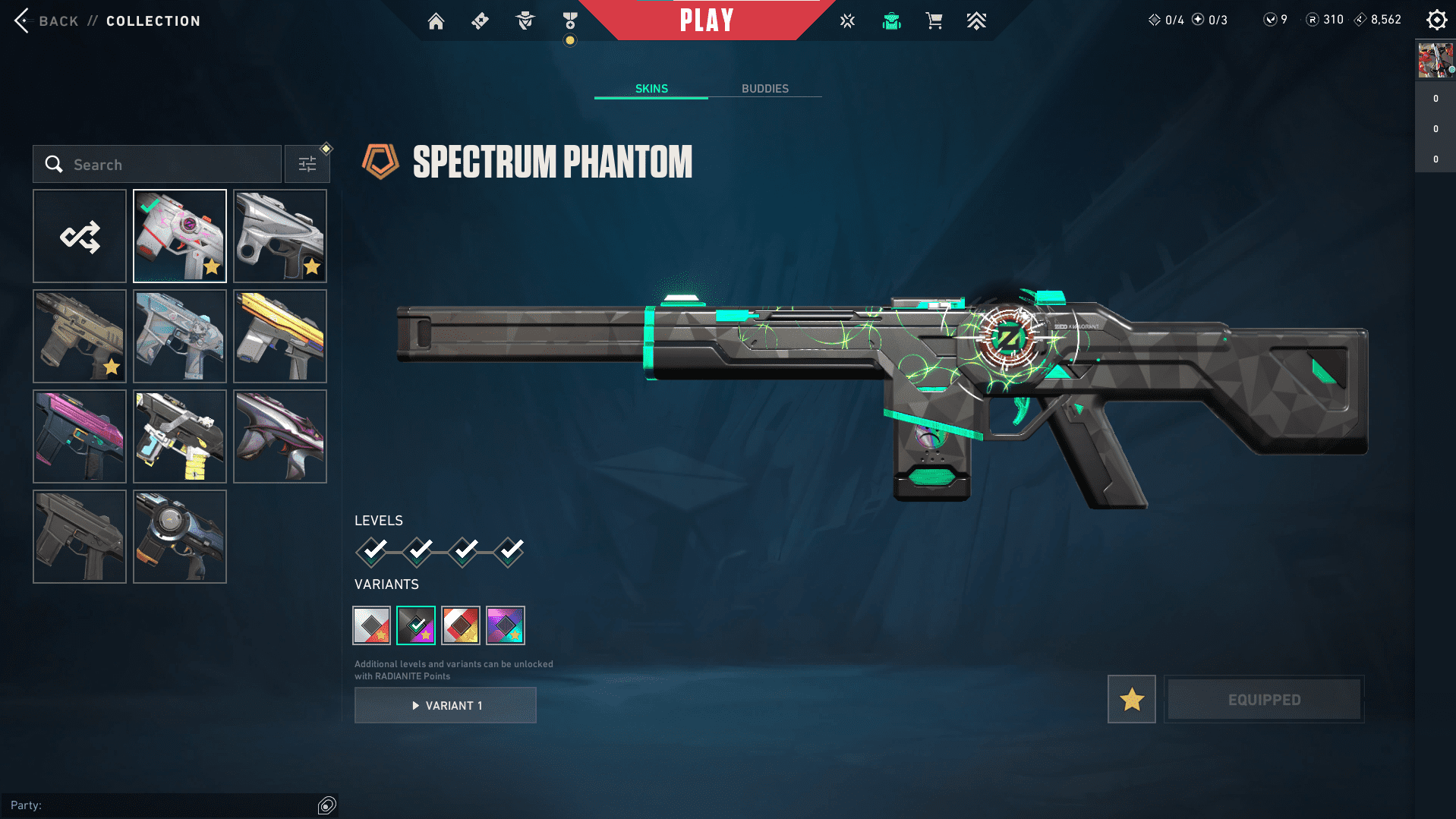Screen dimensions: 1456x819
Task: Open the home screen icon
Action: coord(436,21)
